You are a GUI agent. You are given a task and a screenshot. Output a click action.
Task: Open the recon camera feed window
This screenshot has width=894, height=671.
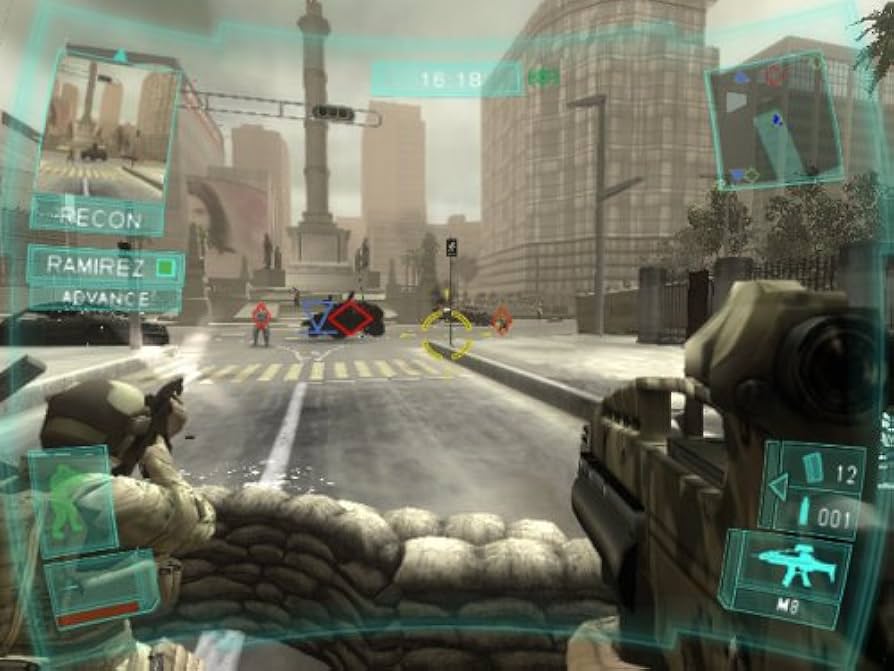108,126
